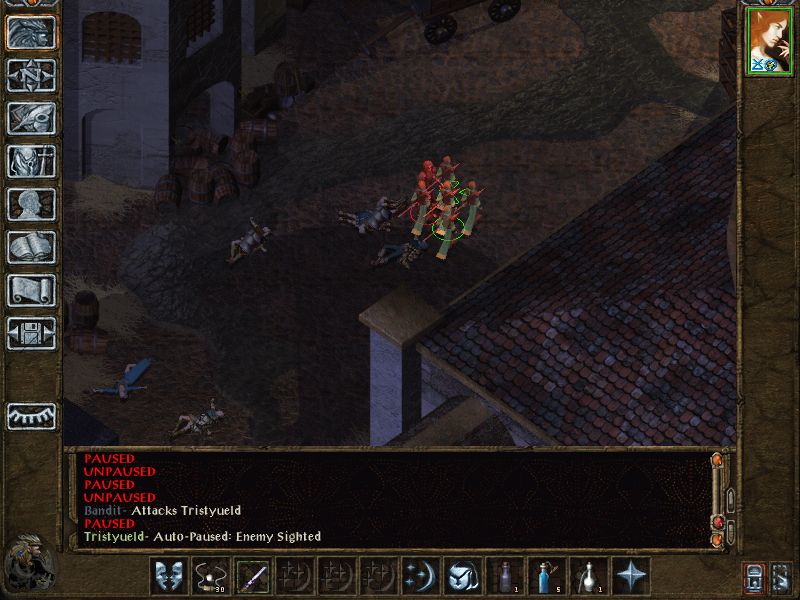800x600 pixels.
Task: Open special abilities star button
Action: pos(631,576)
